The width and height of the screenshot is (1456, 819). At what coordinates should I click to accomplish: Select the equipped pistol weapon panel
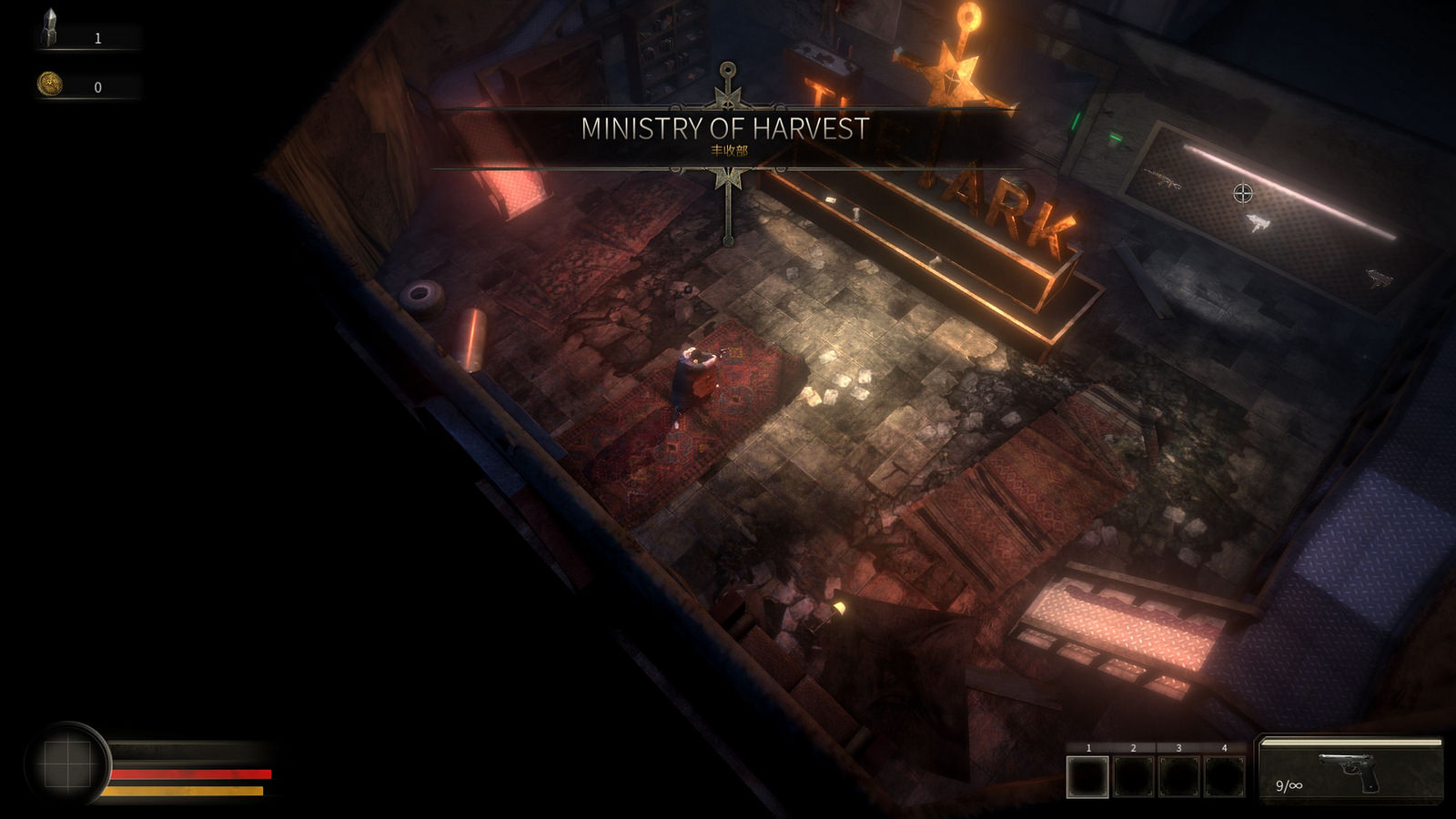click(1350, 770)
